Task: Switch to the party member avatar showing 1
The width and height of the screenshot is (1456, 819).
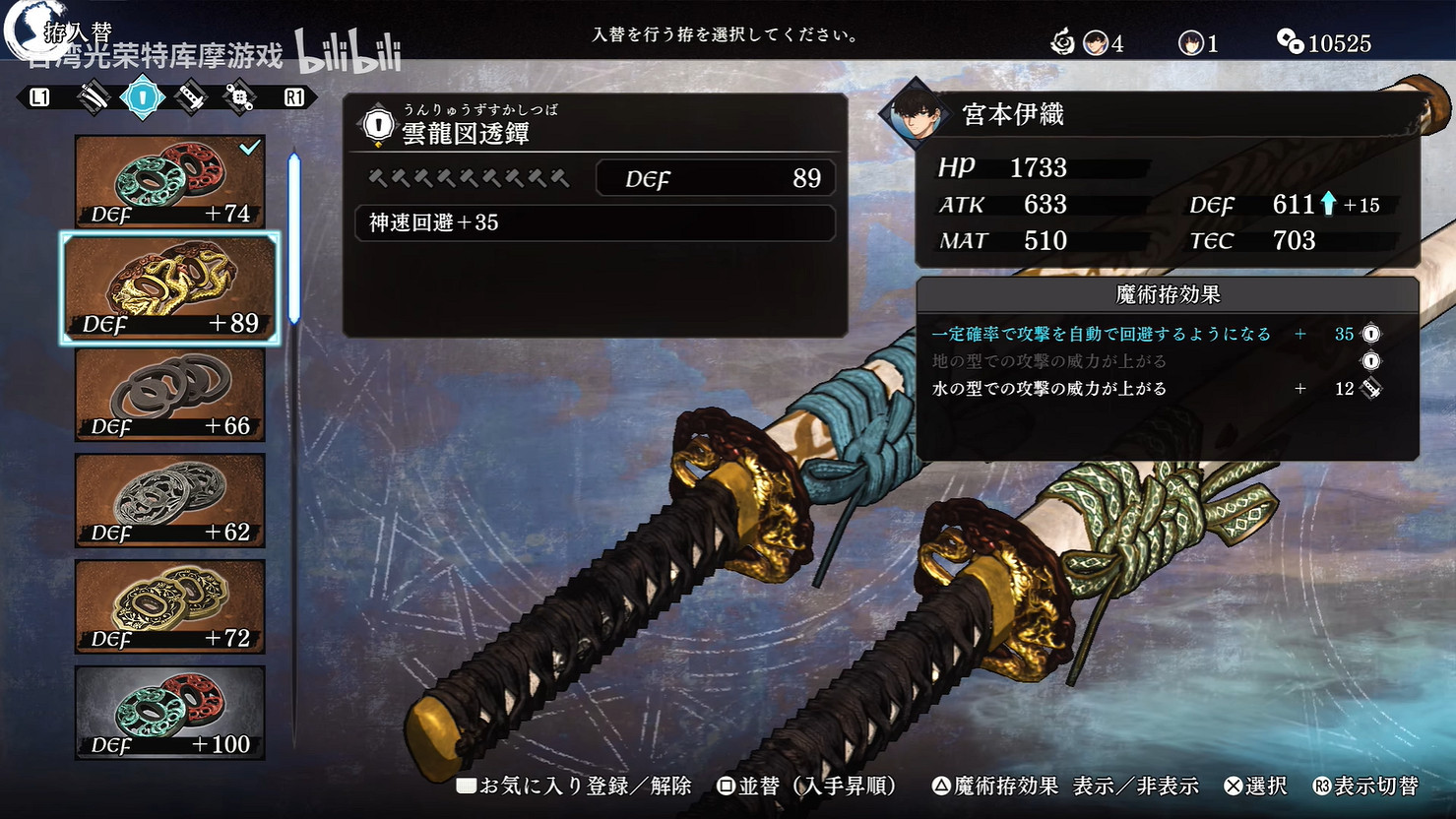Action: [x=1190, y=42]
